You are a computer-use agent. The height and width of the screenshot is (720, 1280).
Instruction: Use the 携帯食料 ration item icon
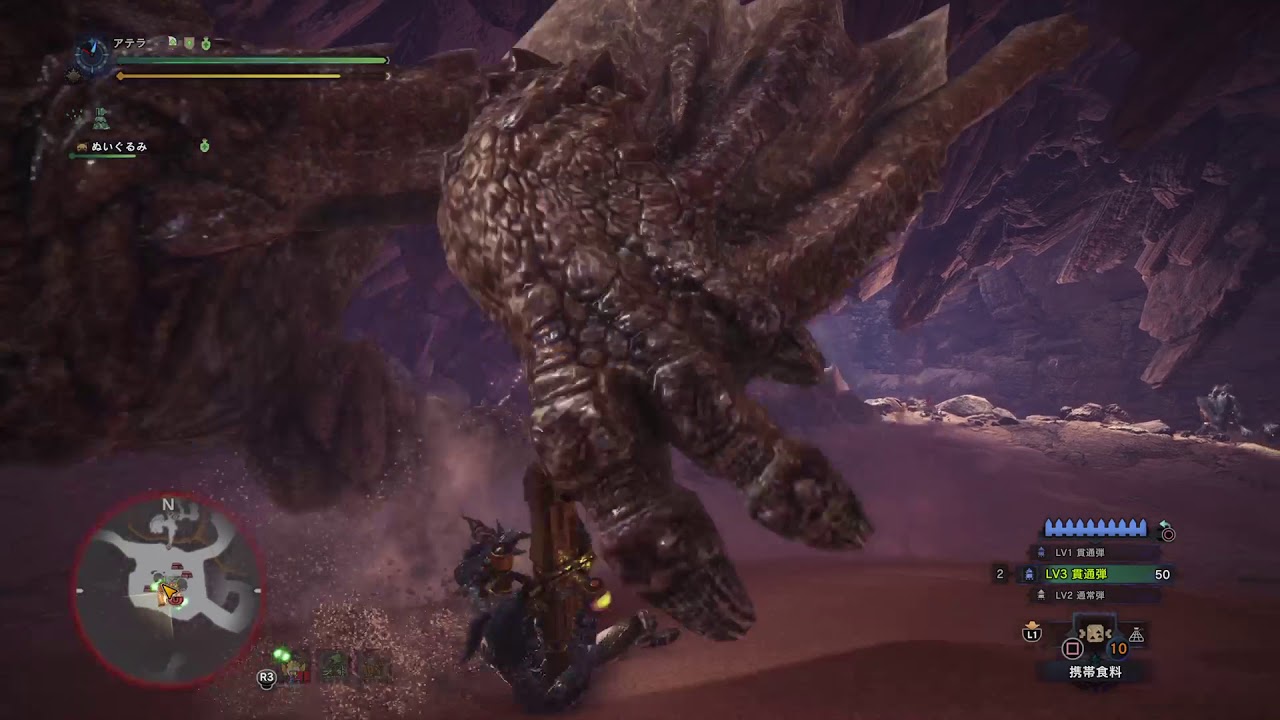[x=1096, y=636]
